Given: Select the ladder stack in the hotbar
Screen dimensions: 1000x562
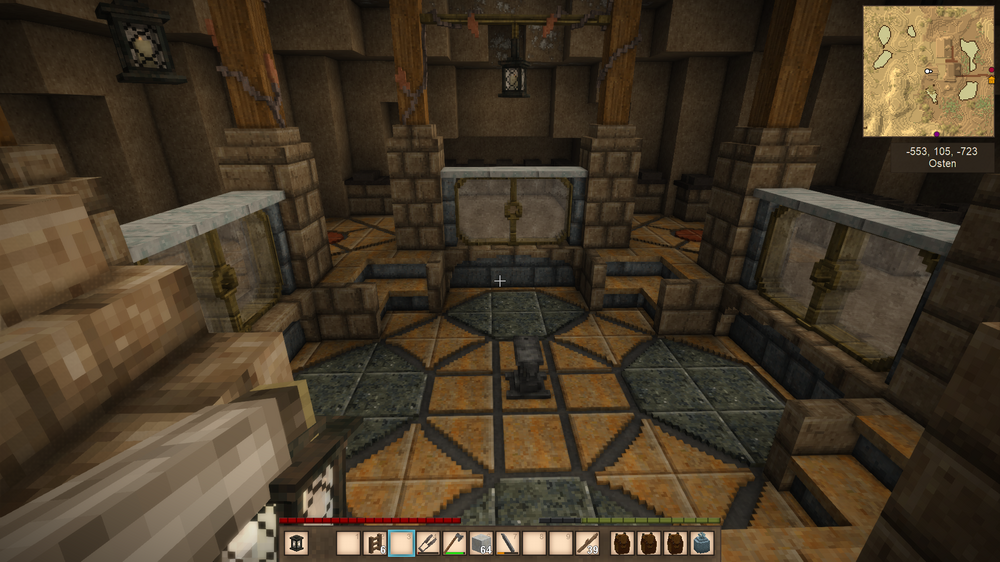Looking at the screenshot, I should (375, 543).
